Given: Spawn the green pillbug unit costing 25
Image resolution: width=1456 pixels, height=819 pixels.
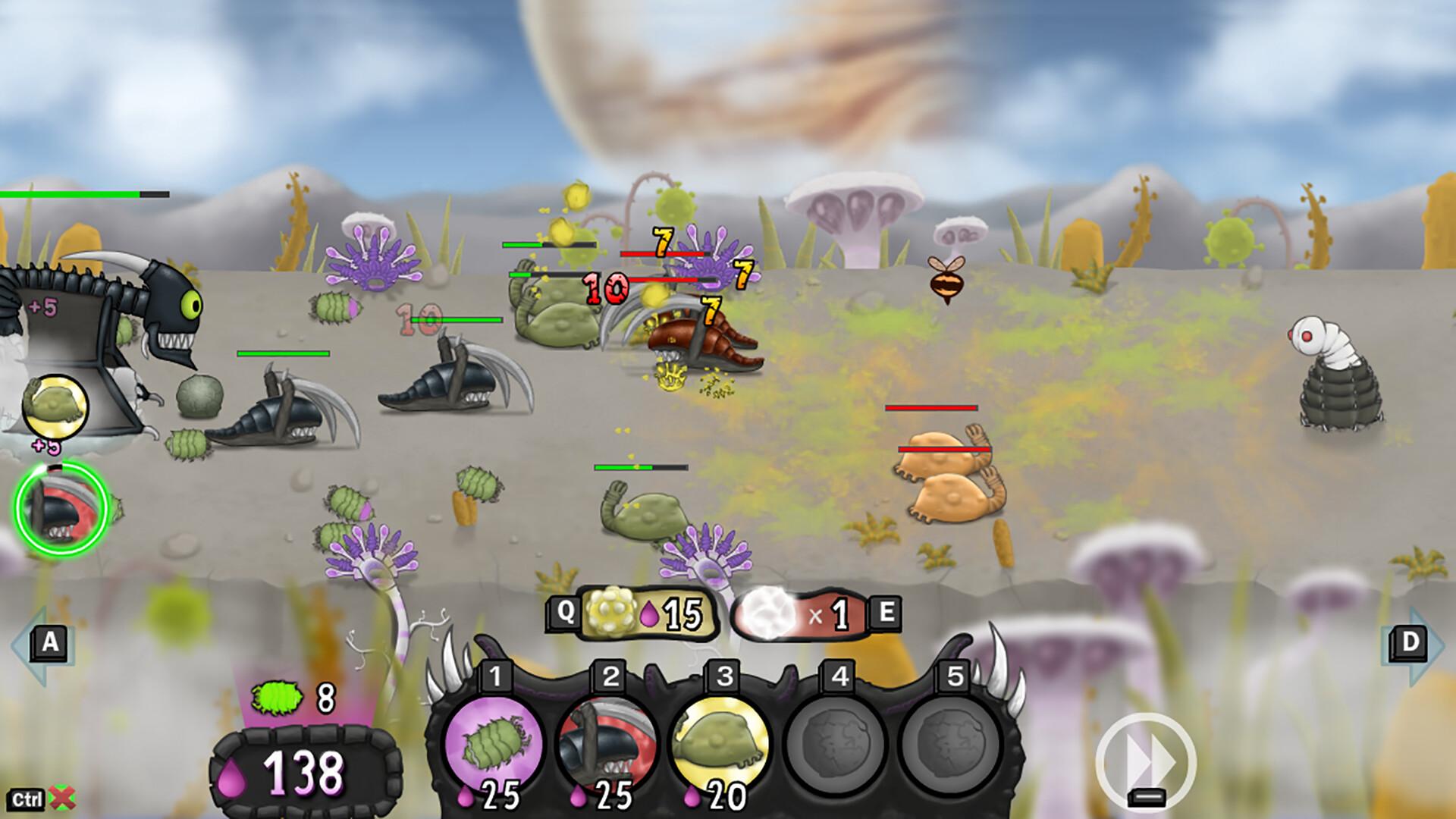Looking at the screenshot, I should 493,743.
